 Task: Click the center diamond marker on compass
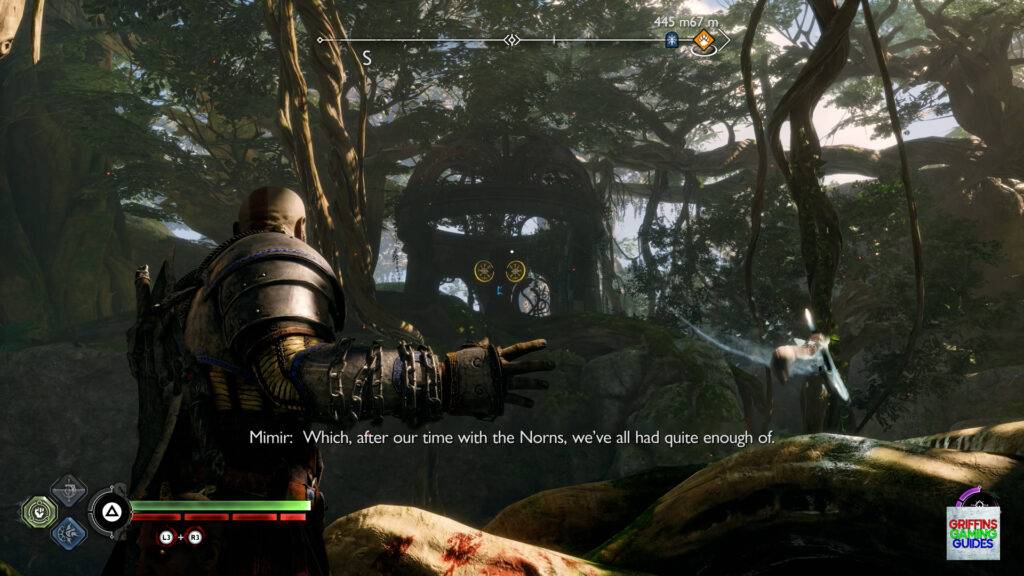pyautogui.click(x=512, y=40)
